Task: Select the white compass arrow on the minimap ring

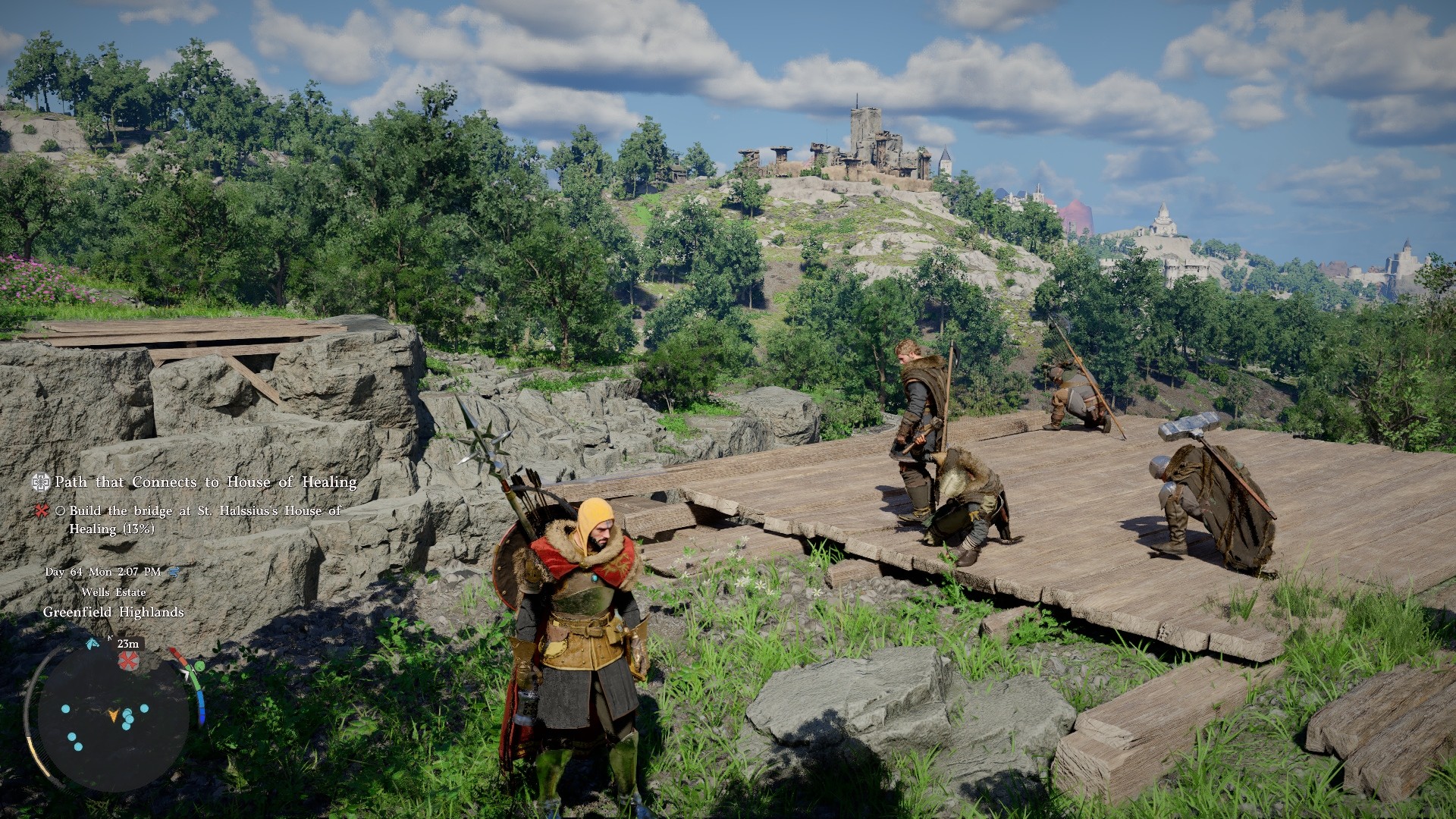Action: (187, 673)
